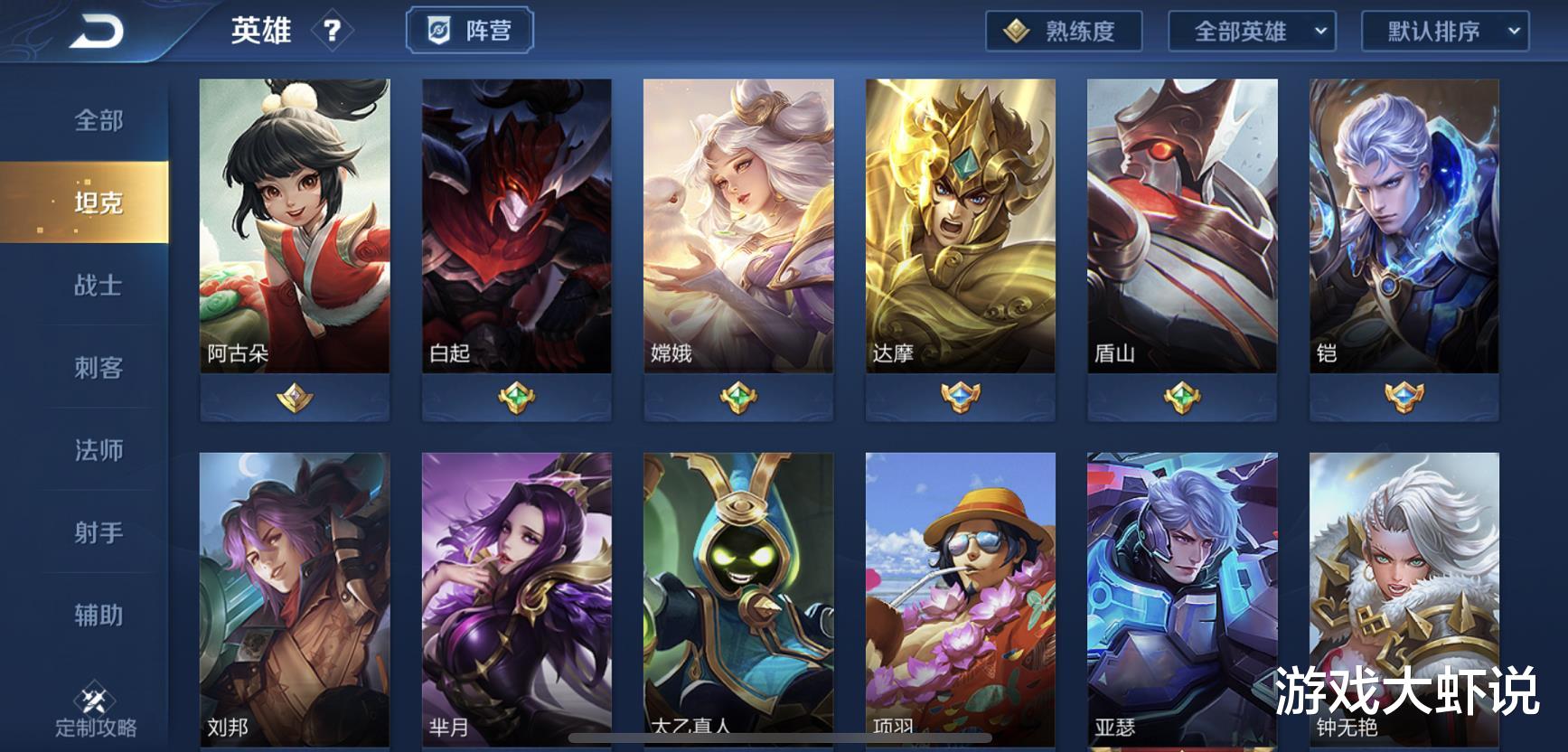Switch to the 法师 category tab
The width and height of the screenshot is (1568, 752).
(98, 450)
